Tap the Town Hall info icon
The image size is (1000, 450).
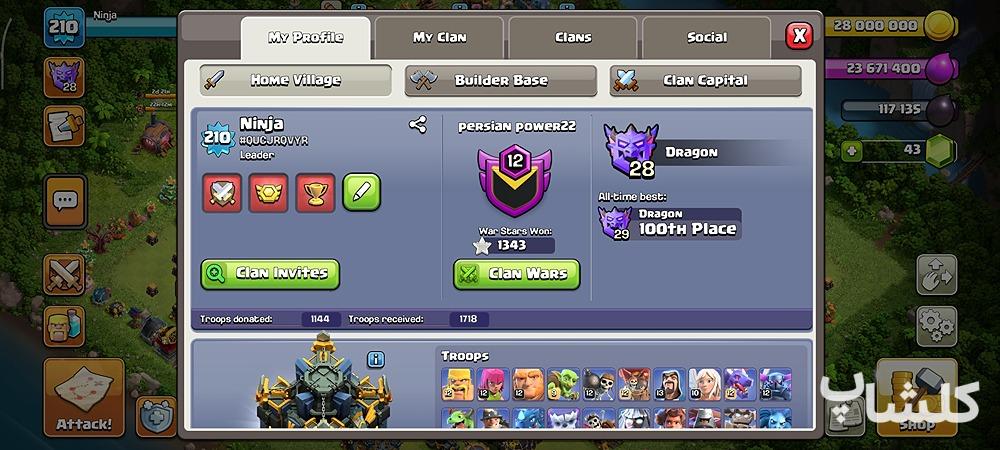click(x=376, y=358)
